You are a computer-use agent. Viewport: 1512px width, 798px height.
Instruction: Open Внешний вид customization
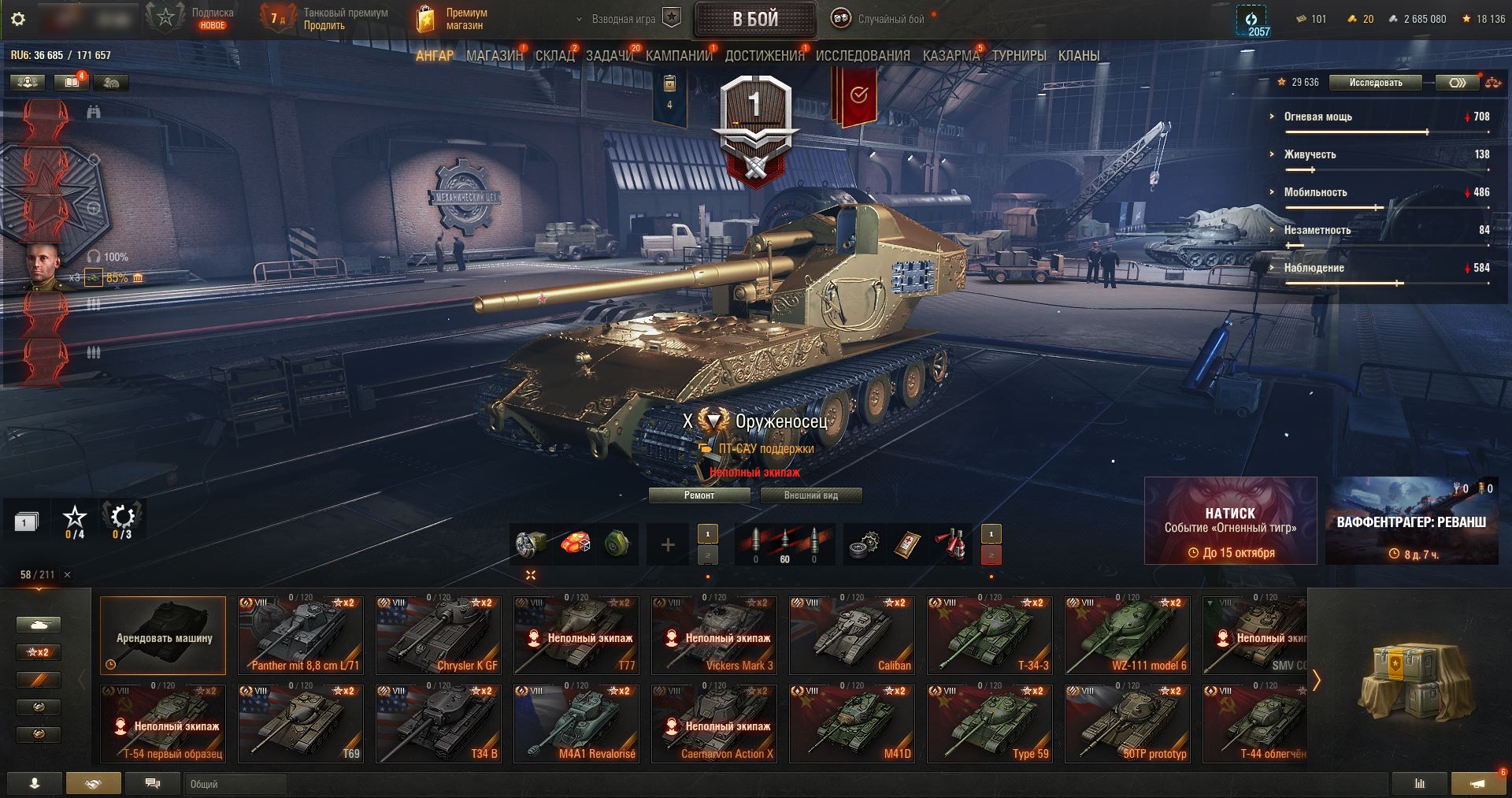click(x=810, y=496)
